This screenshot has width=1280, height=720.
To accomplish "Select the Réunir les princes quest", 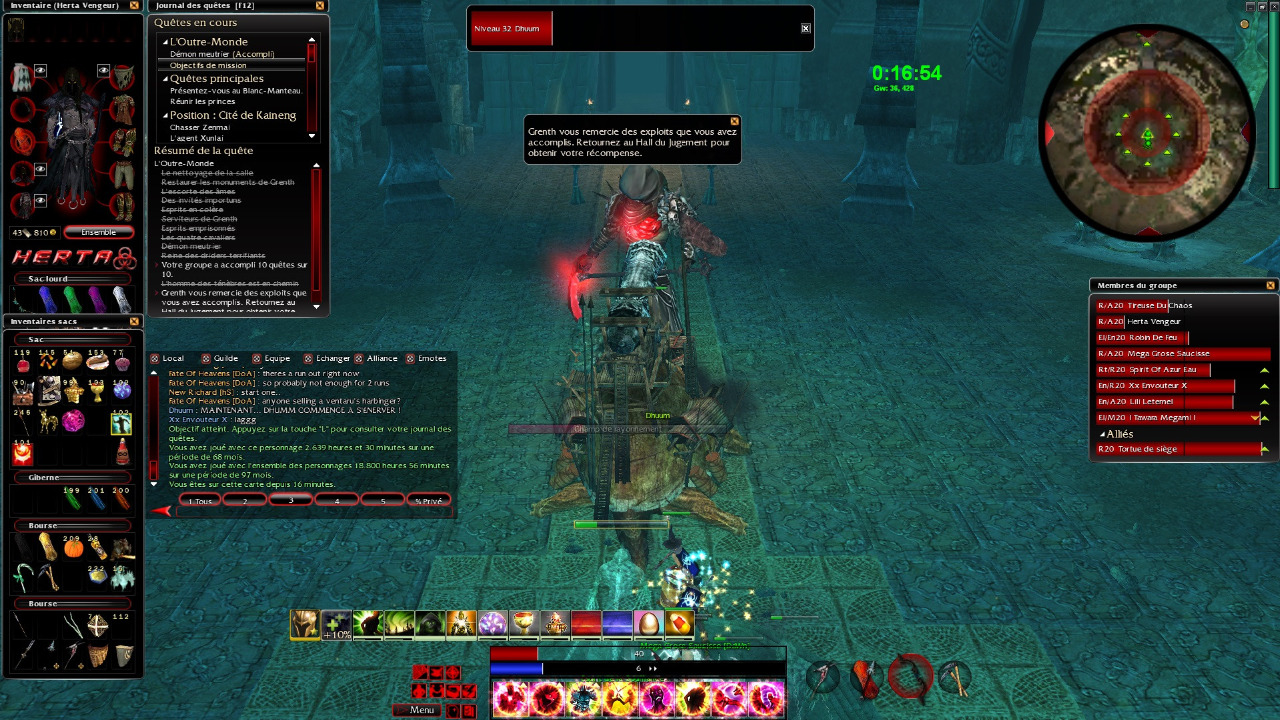I will click(203, 101).
